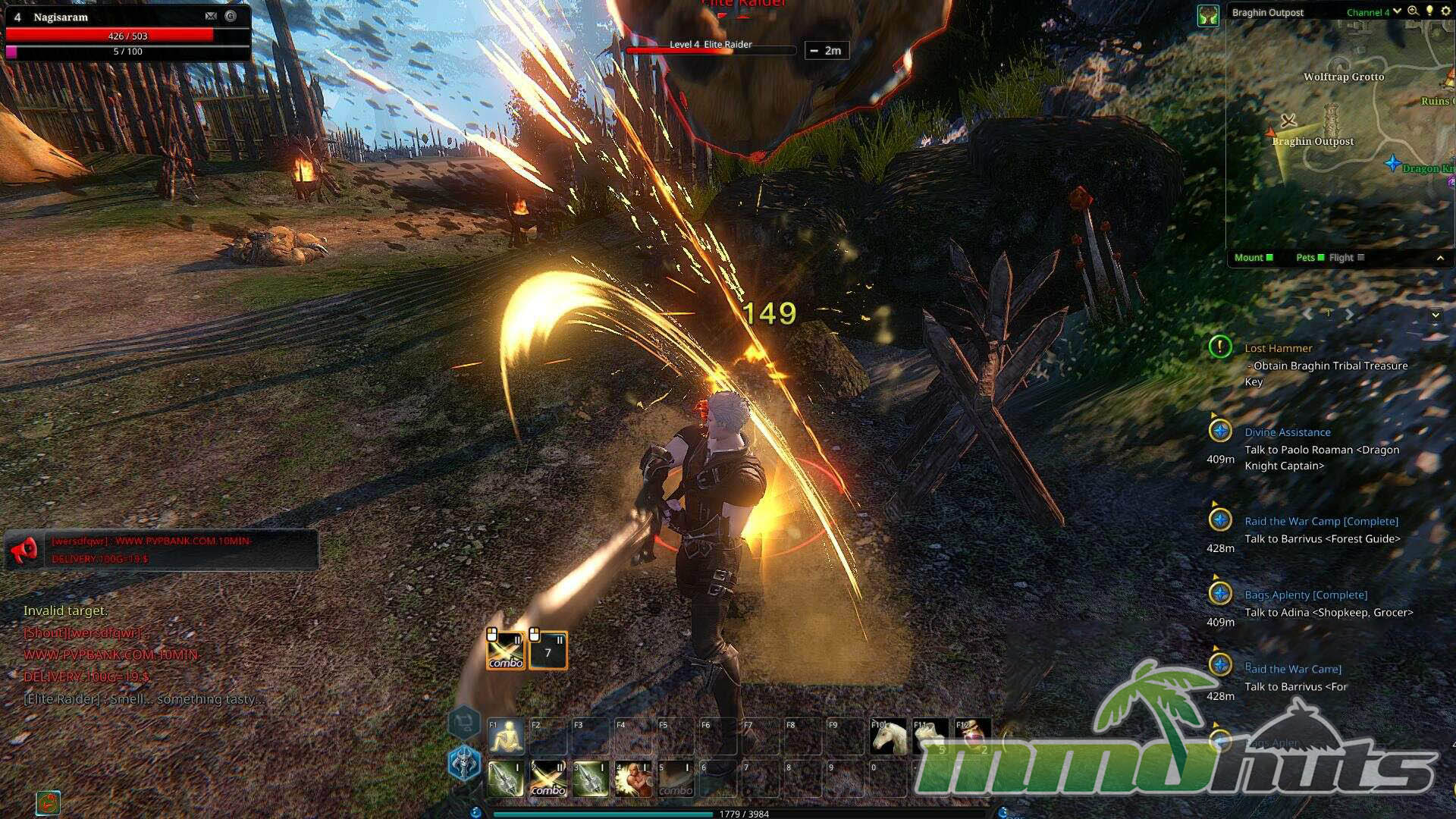Use the sitting rest skill in F1
This screenshot has width=1456, height=819.
pyautogui.click(x=506, y=736)
